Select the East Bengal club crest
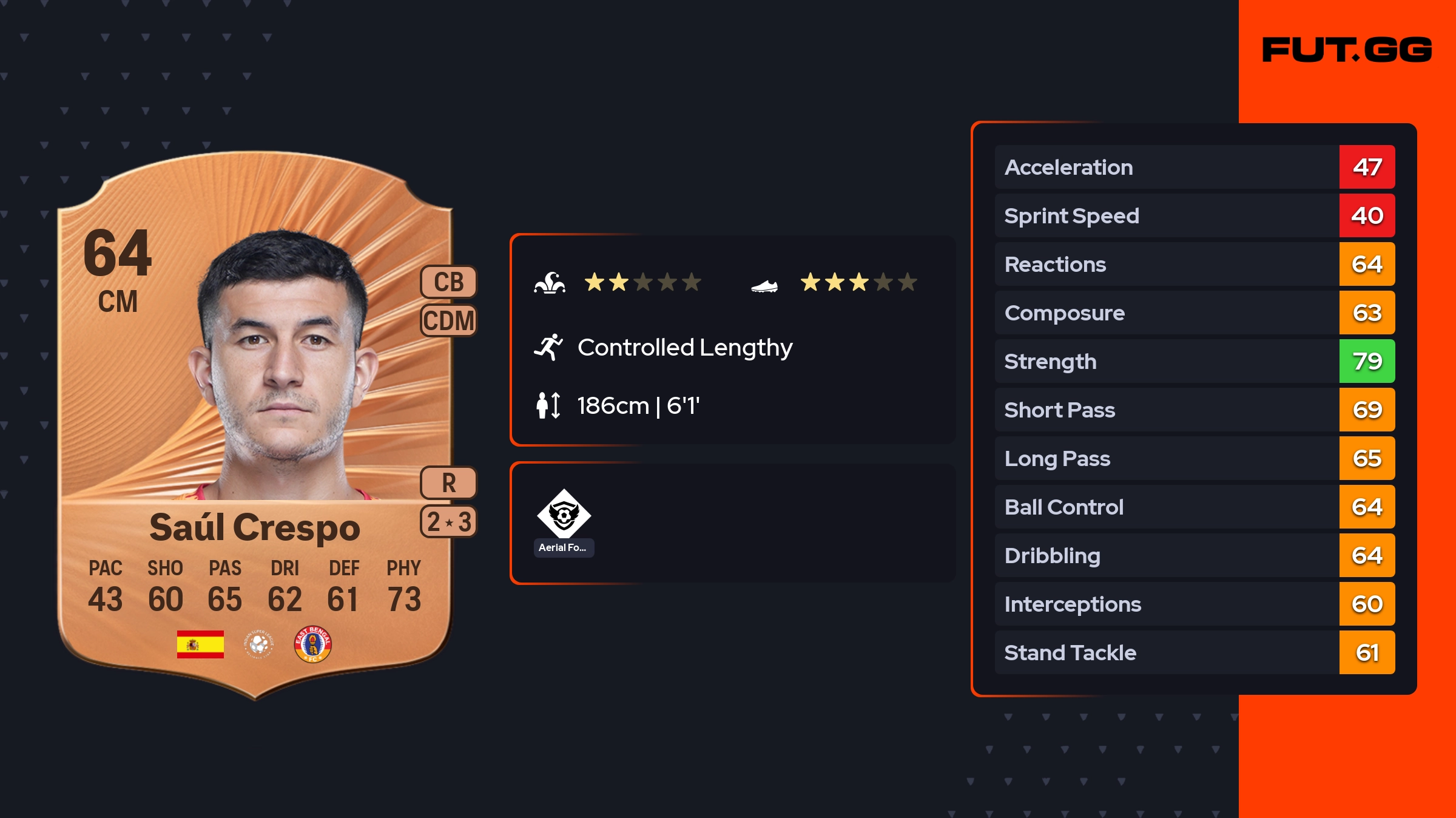The image size is (1456, 818). 312,644
